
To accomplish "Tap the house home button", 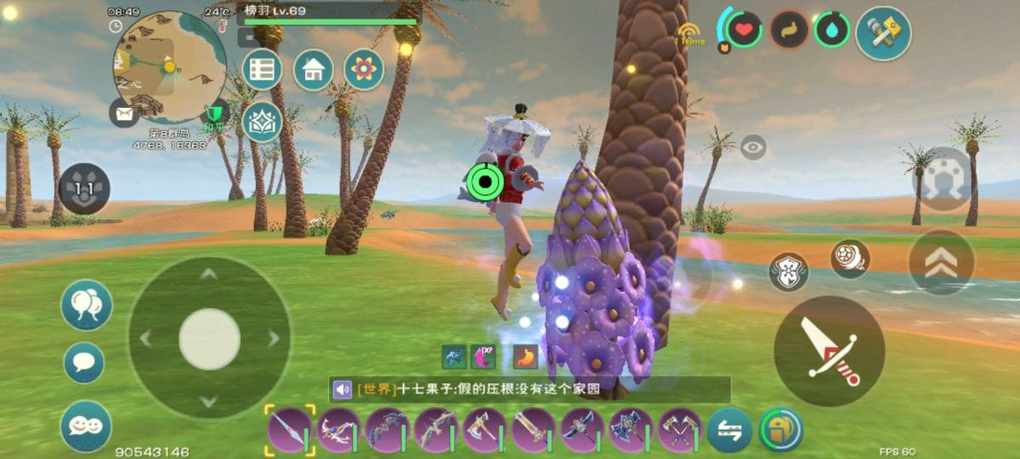I will [x=313, y=69].
